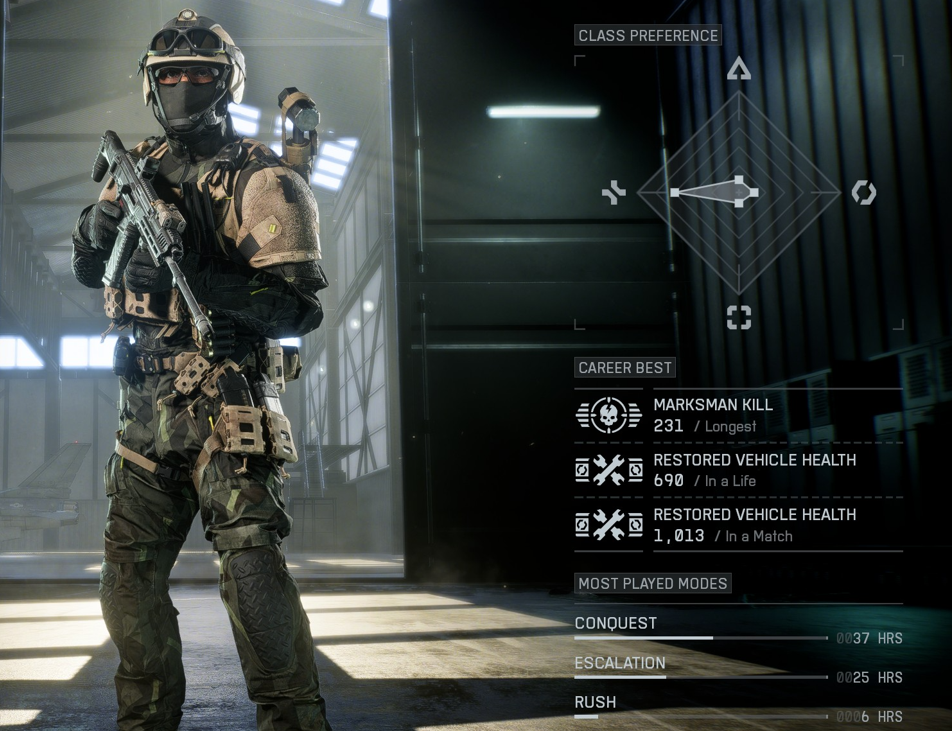Screen dimensions: 952x731
Task: Open the Marksman Kill career best row
Action: coord(738,415)
